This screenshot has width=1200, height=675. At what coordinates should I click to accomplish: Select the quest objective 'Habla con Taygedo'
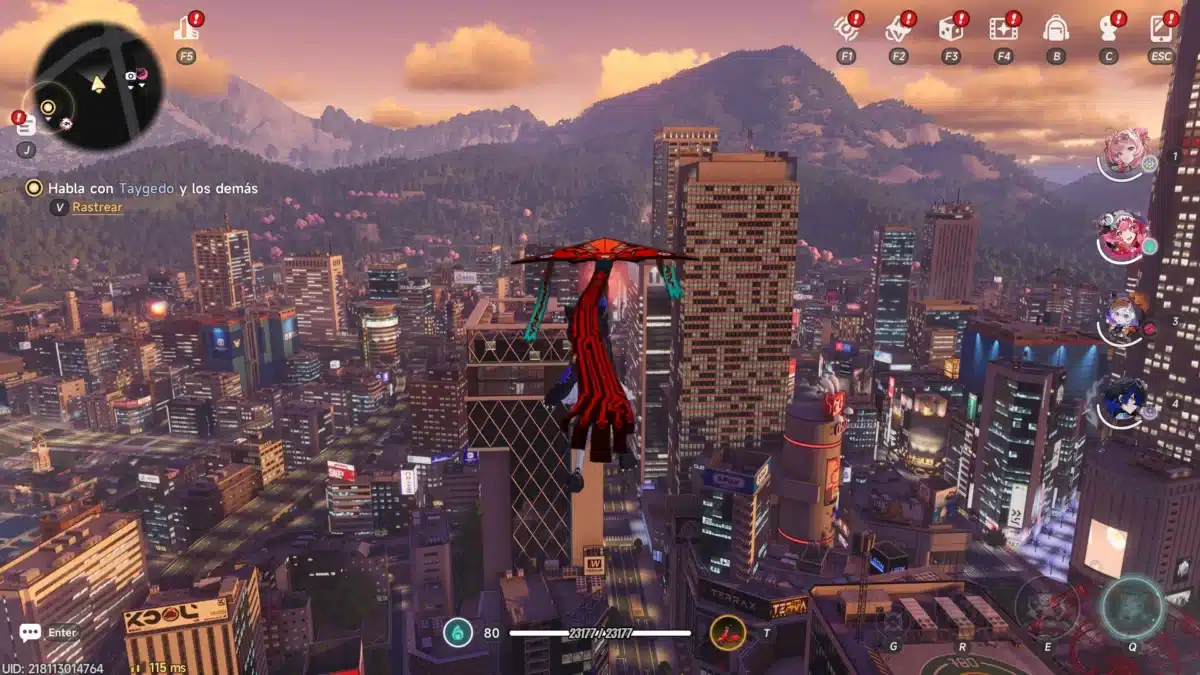tap(152, 187)
